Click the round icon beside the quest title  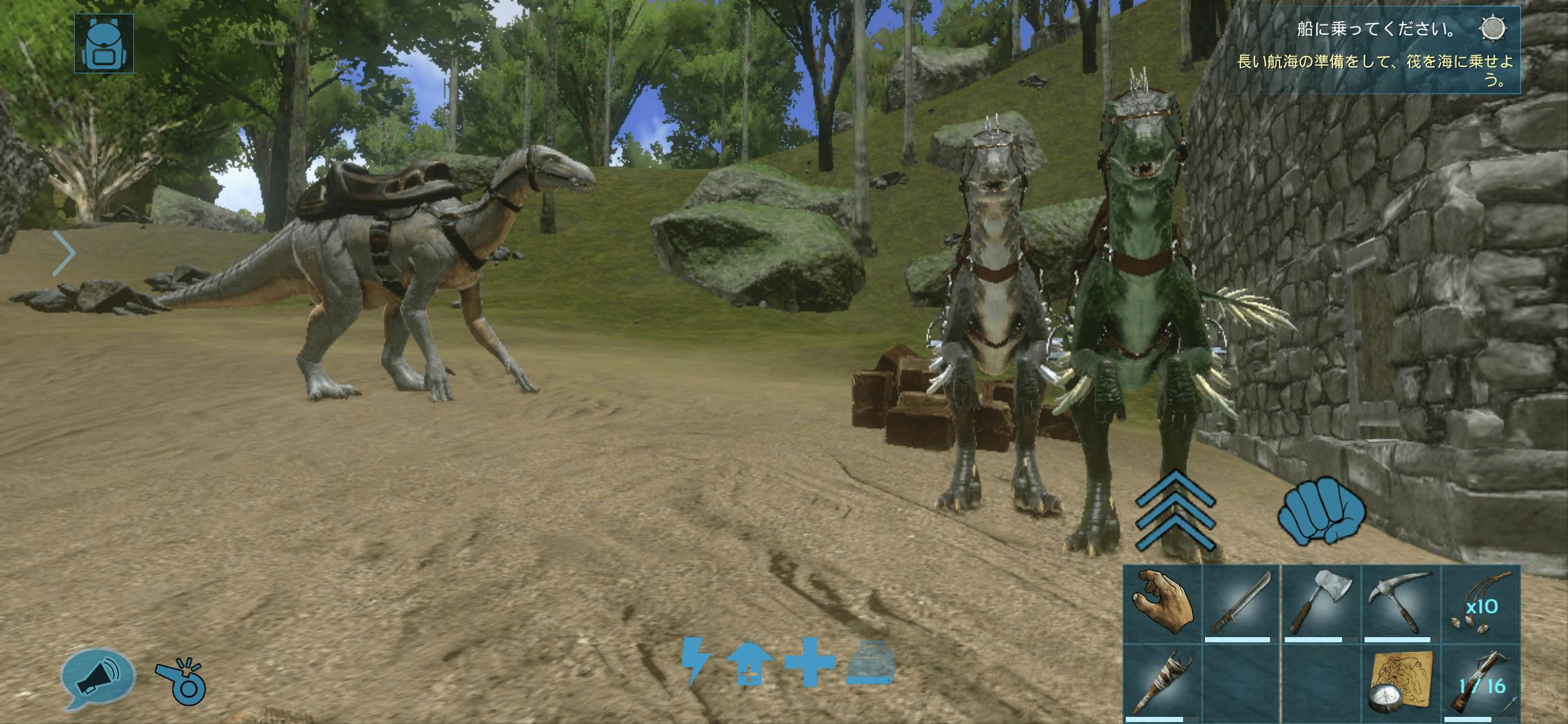pos(1492,29)
